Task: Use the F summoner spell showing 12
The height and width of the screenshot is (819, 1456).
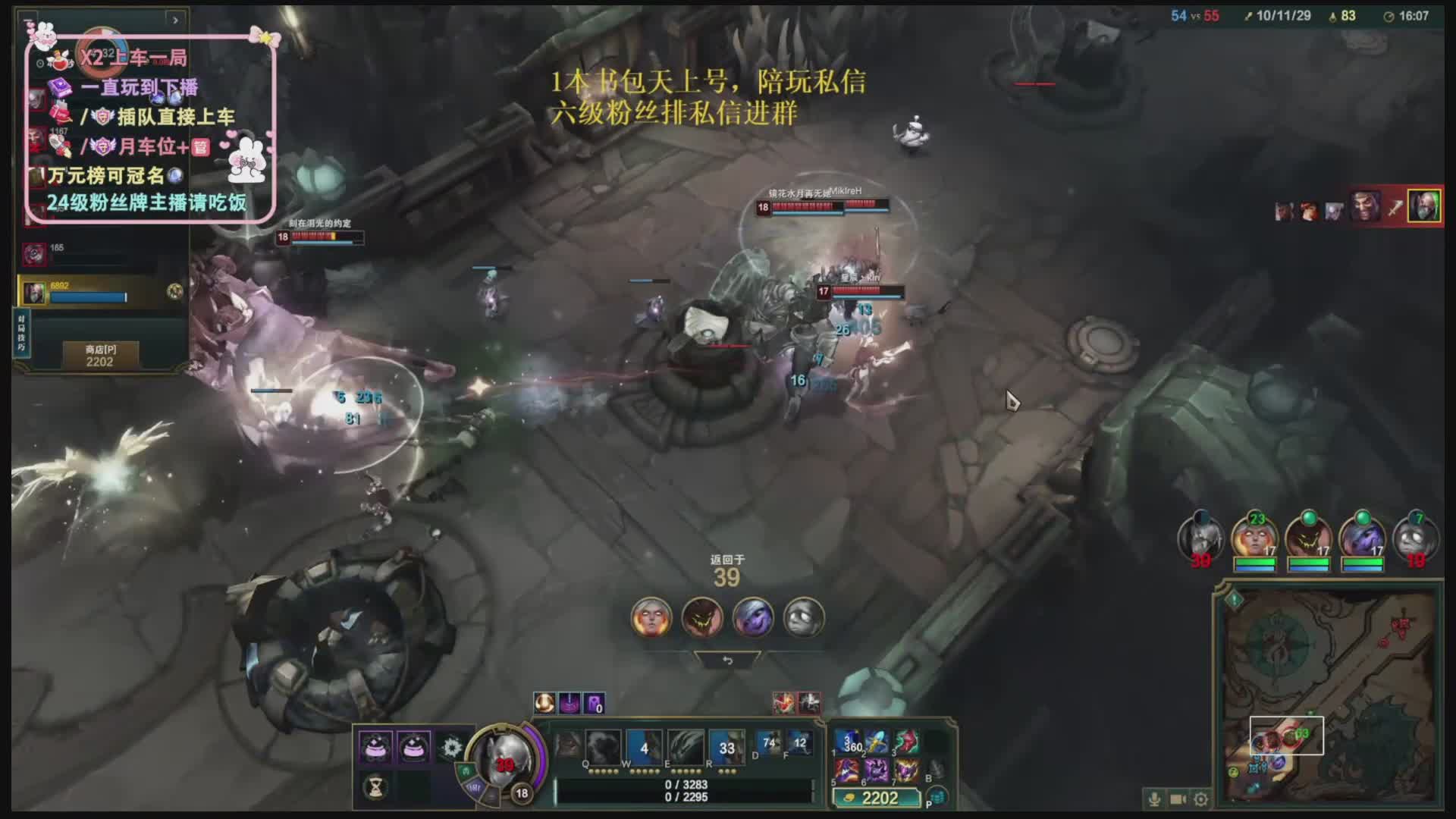Action: 799,744
